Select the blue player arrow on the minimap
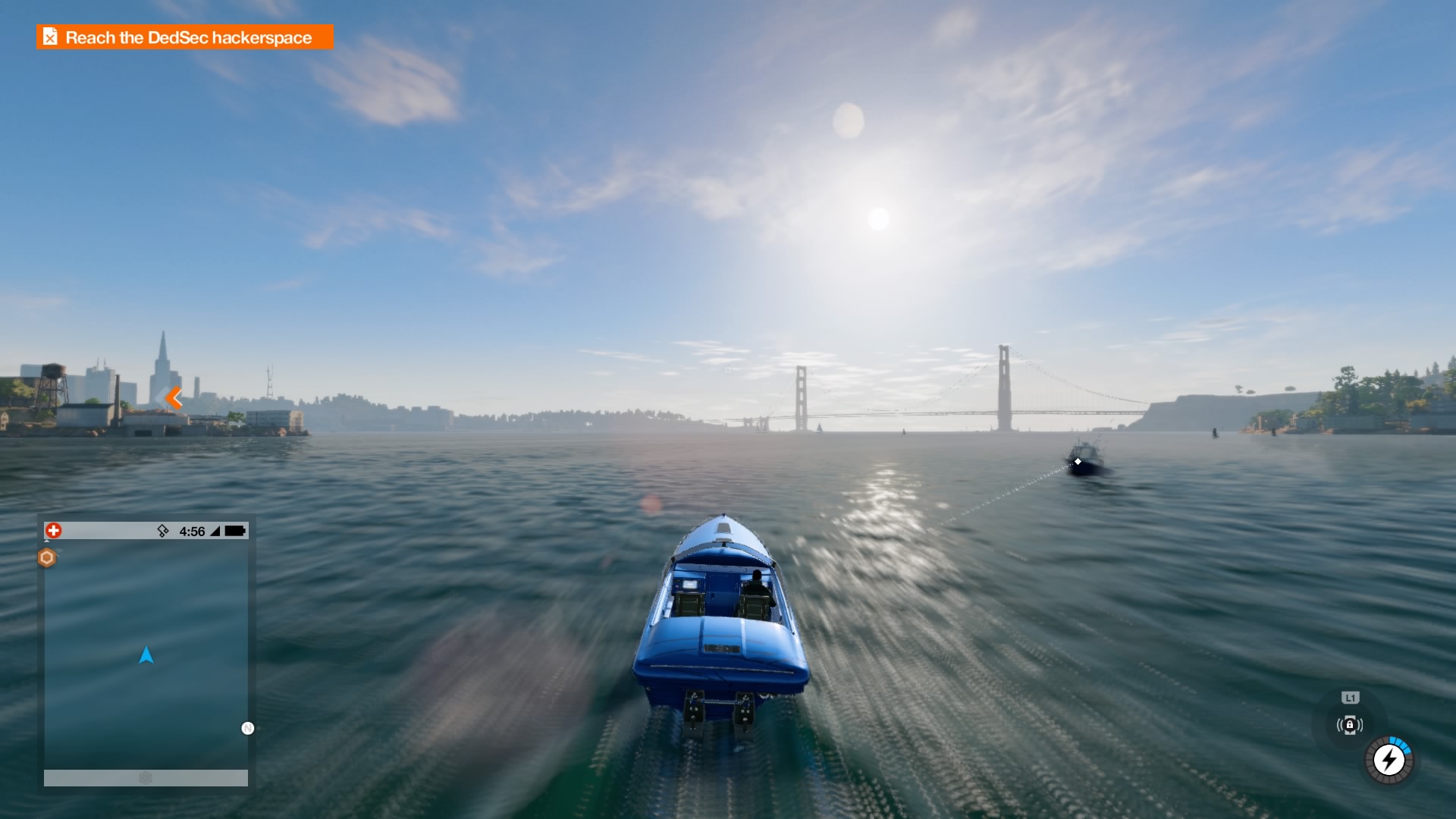 pos(146,655)
